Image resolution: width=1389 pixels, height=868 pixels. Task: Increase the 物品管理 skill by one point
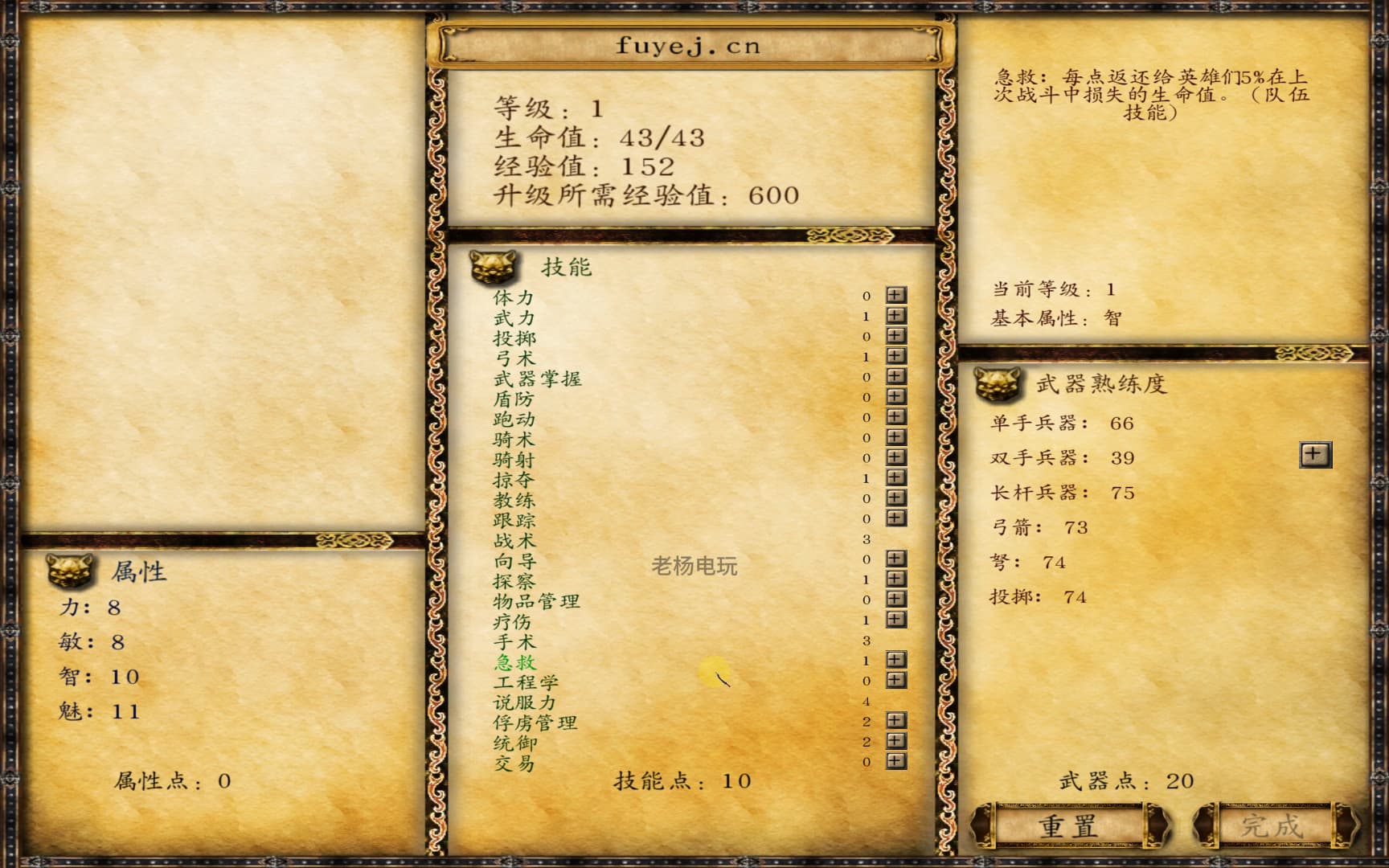(x=894, y=600)
